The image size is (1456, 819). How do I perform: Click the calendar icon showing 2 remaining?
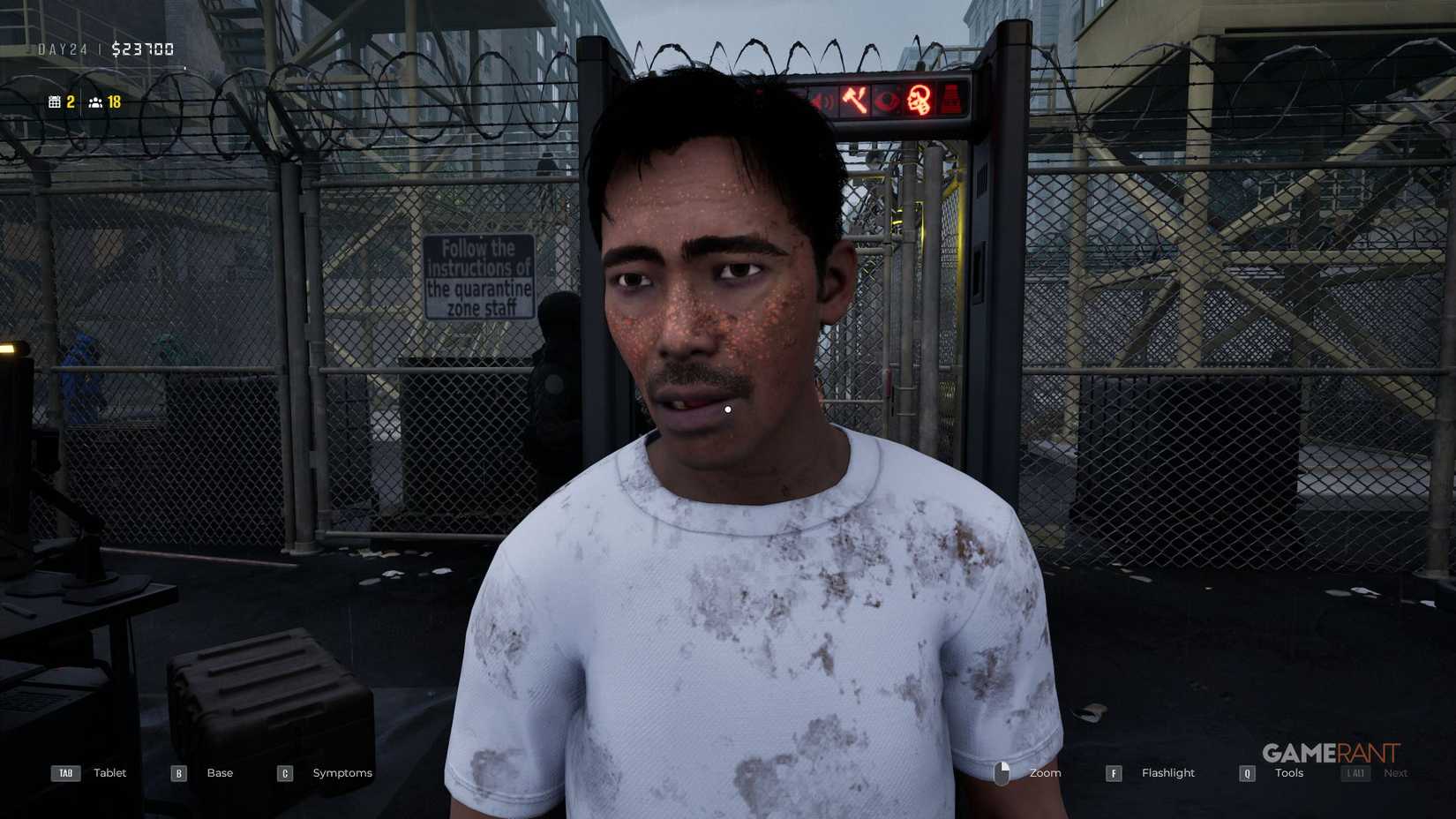point(55,102)
